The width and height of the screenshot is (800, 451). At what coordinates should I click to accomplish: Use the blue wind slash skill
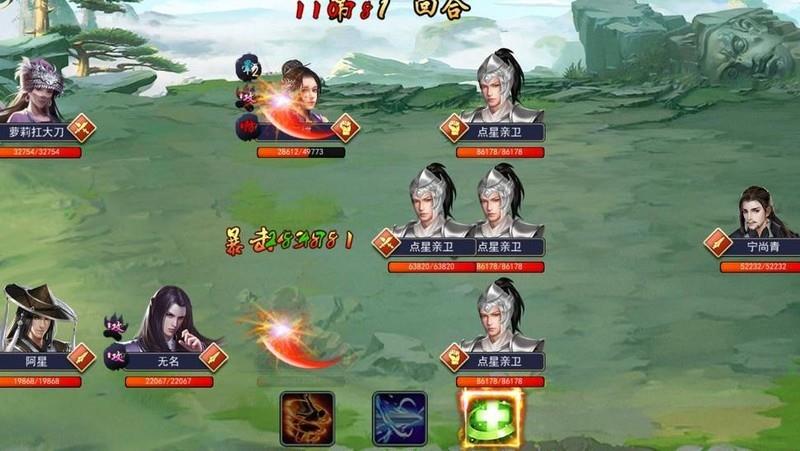[x=400, y=417]
